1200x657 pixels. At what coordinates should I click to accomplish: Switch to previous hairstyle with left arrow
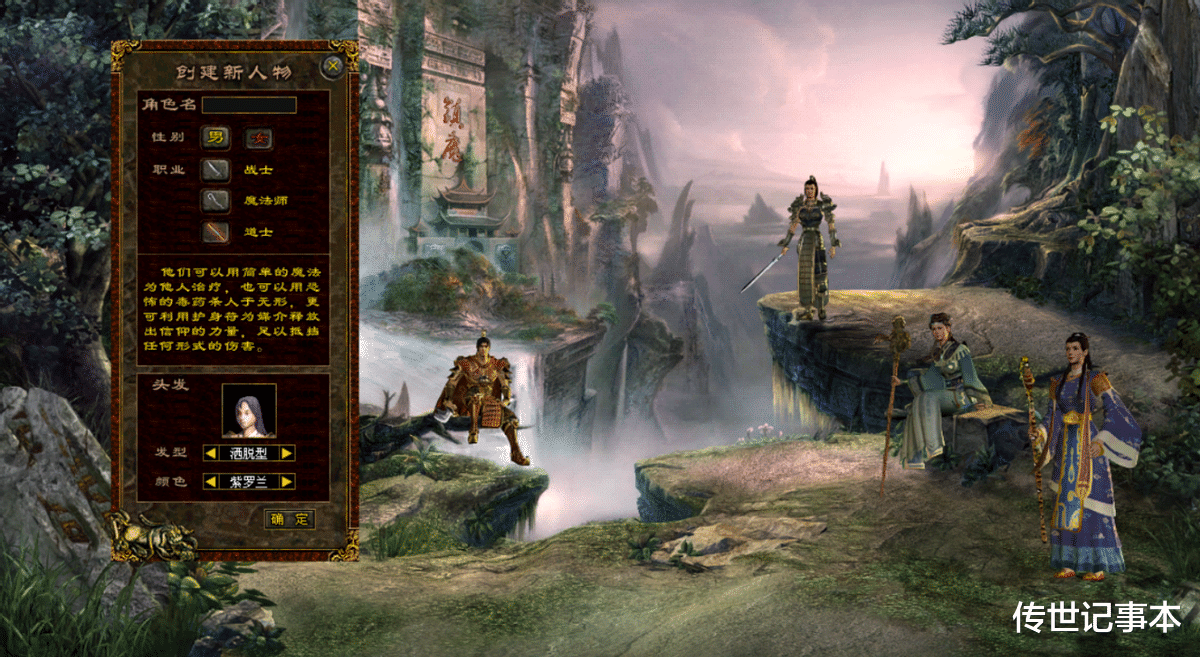coord(211,453)
